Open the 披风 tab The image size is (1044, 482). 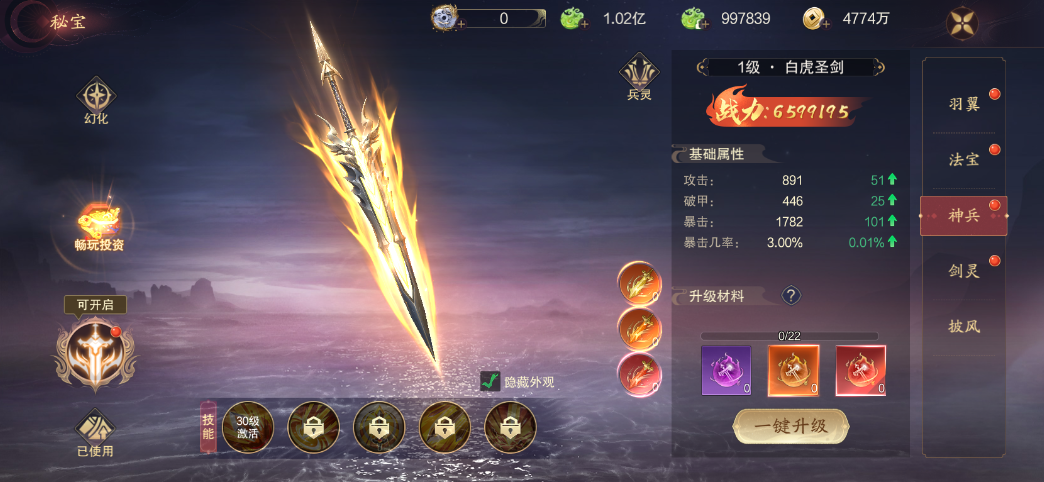click(964, 326)
